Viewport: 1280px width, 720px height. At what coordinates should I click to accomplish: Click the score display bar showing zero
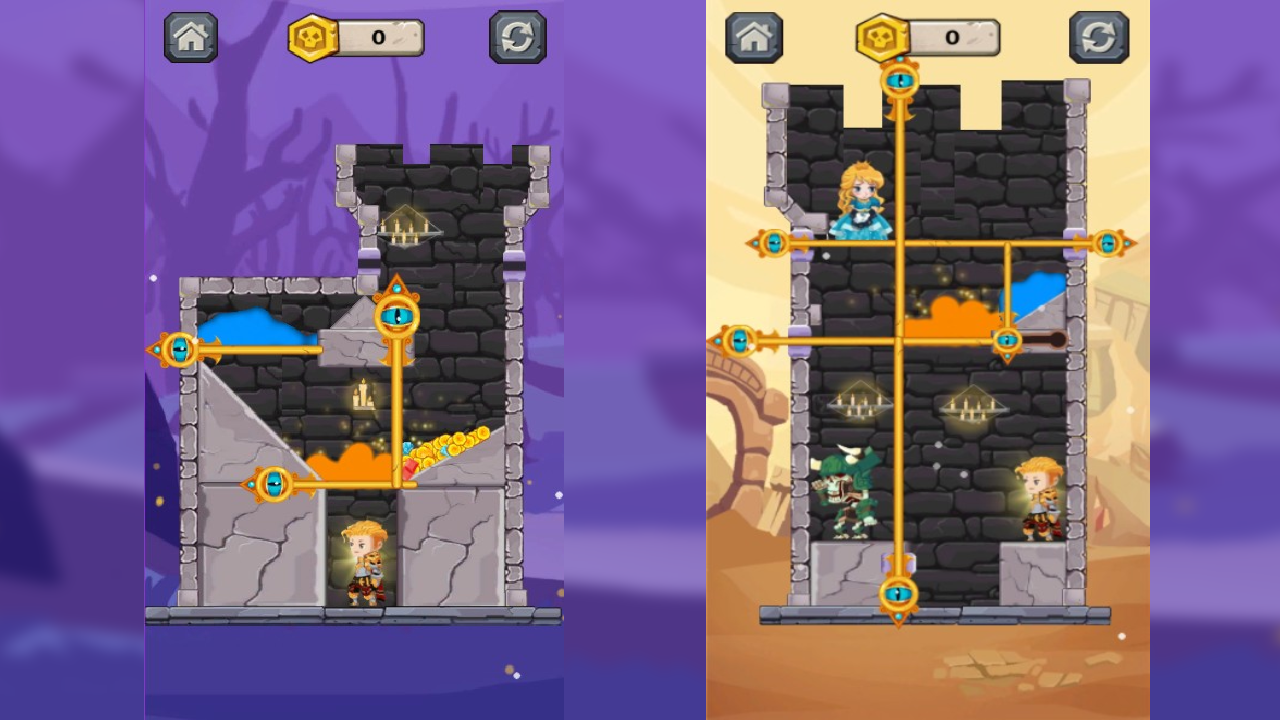coord(380,37)
